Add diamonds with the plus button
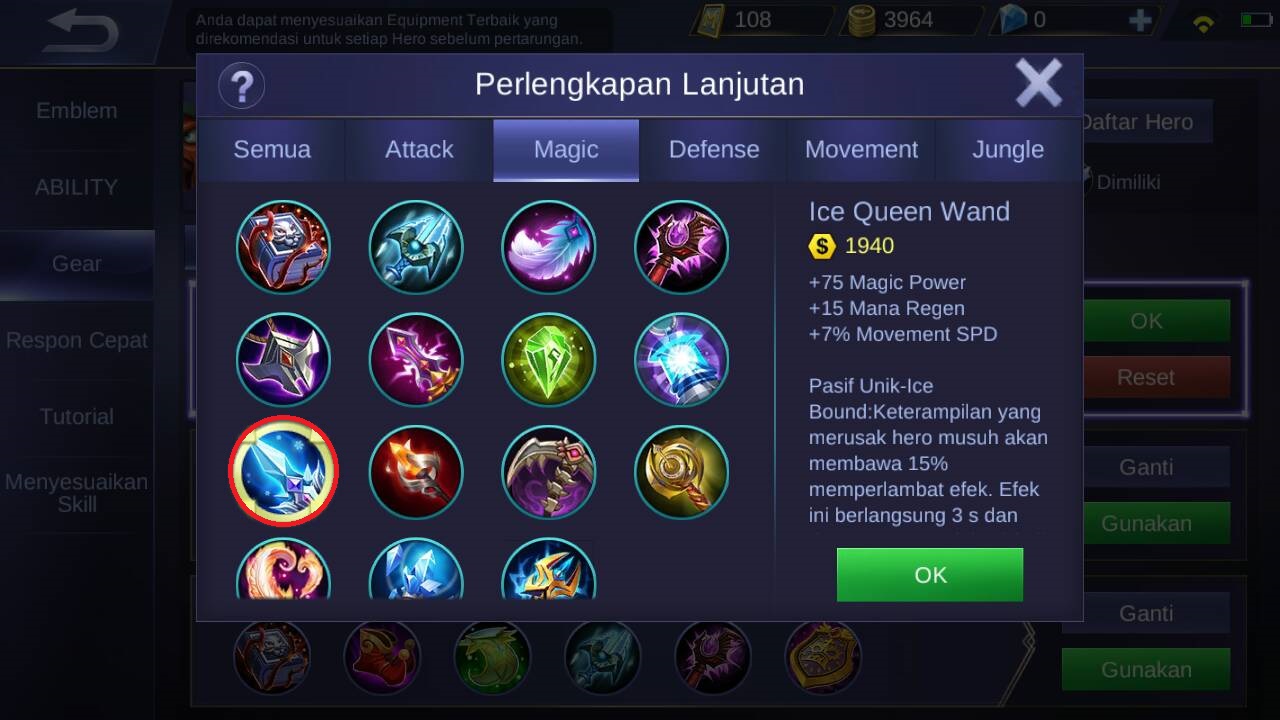Viewport: 1280px width, 720px height. 1140,20
